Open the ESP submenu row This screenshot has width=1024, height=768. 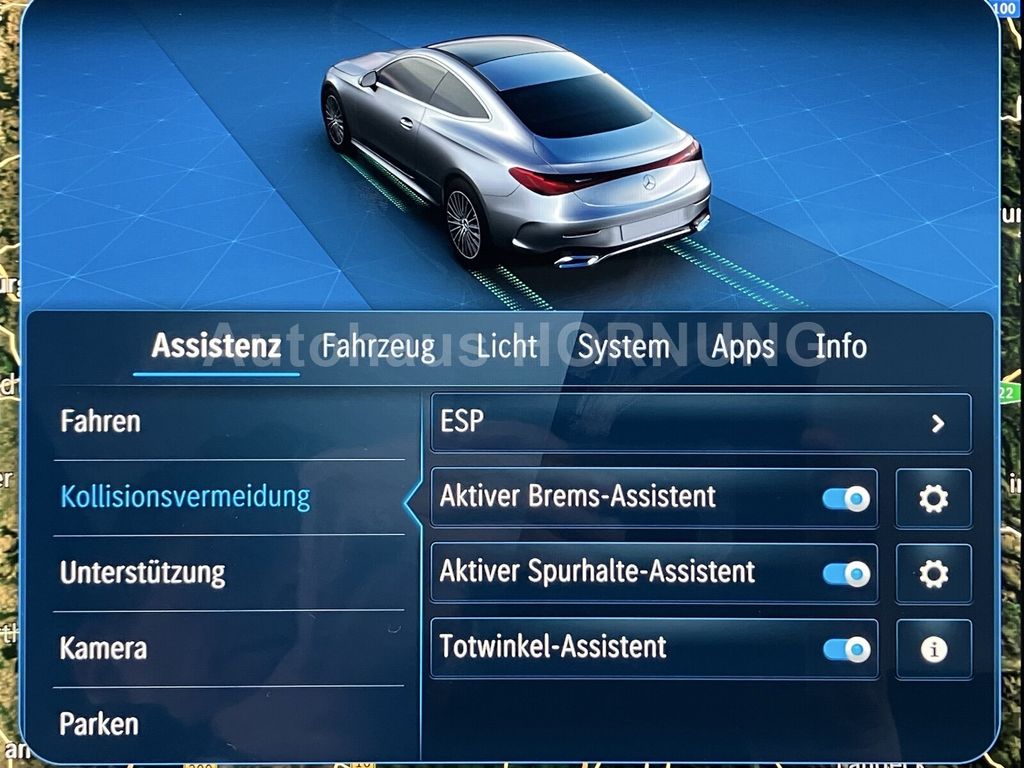(x=700, y=423)
